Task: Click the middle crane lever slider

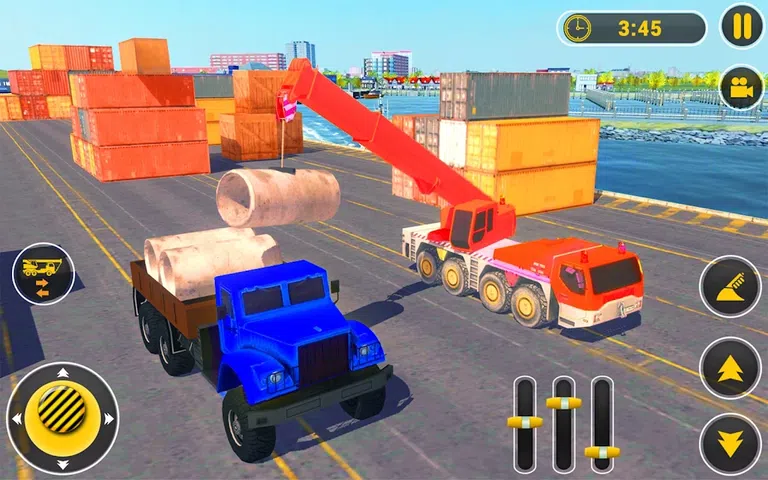Action: (x=563, y=403)
